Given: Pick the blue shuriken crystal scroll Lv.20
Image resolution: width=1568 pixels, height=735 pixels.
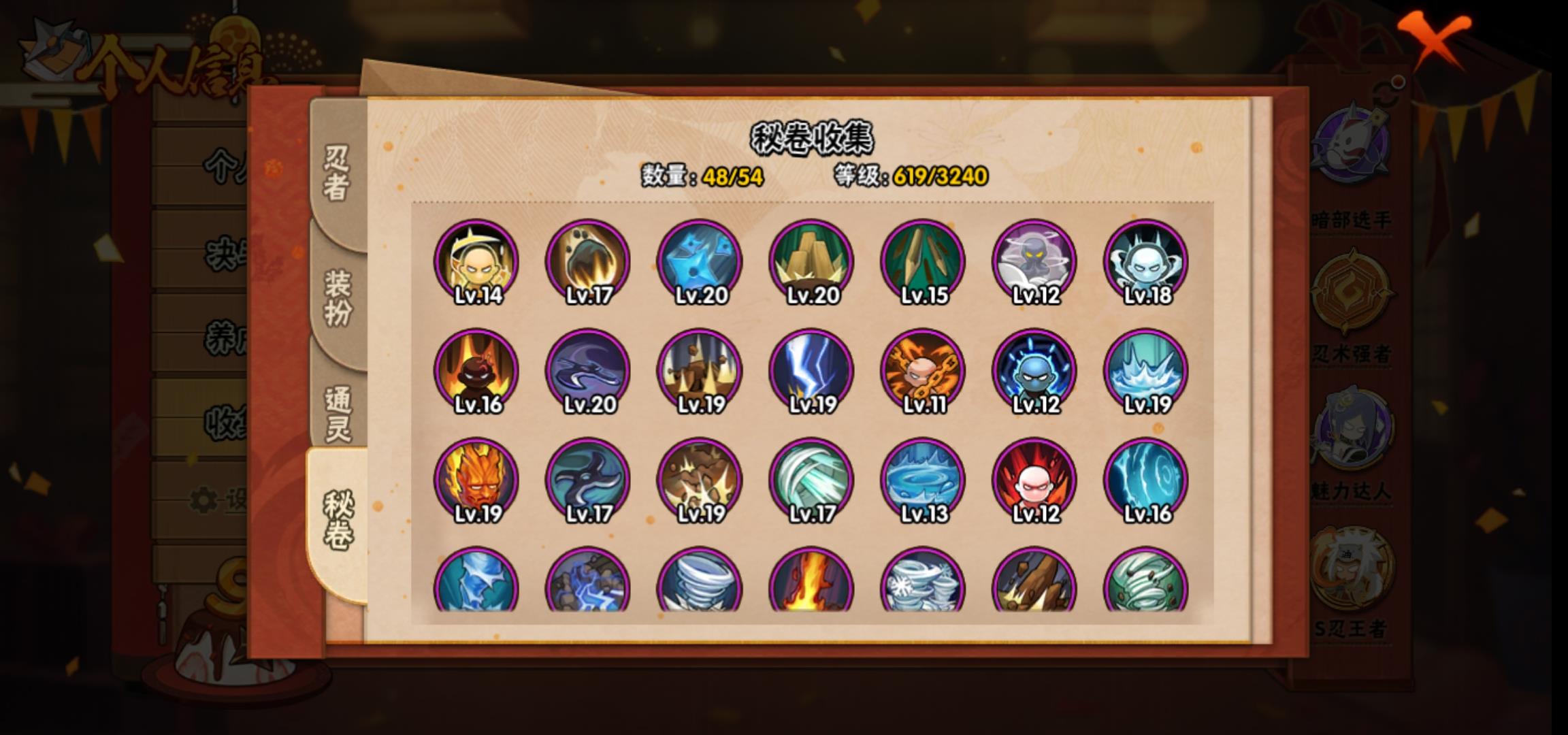Looking at the screenshot, I should tap(700, 262).
